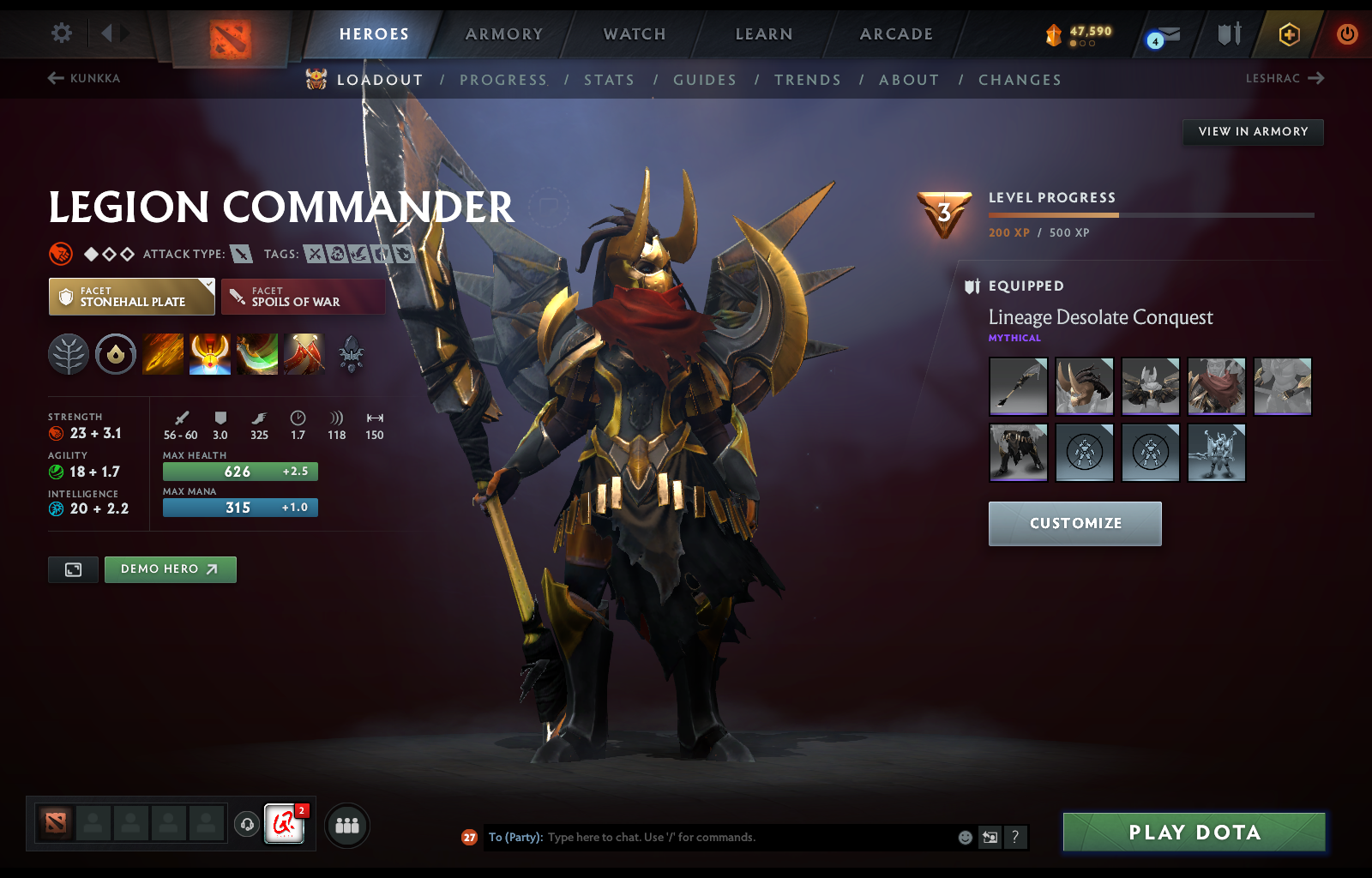
Task: Click the power button to exit Dota
Action: (1345, 34)
